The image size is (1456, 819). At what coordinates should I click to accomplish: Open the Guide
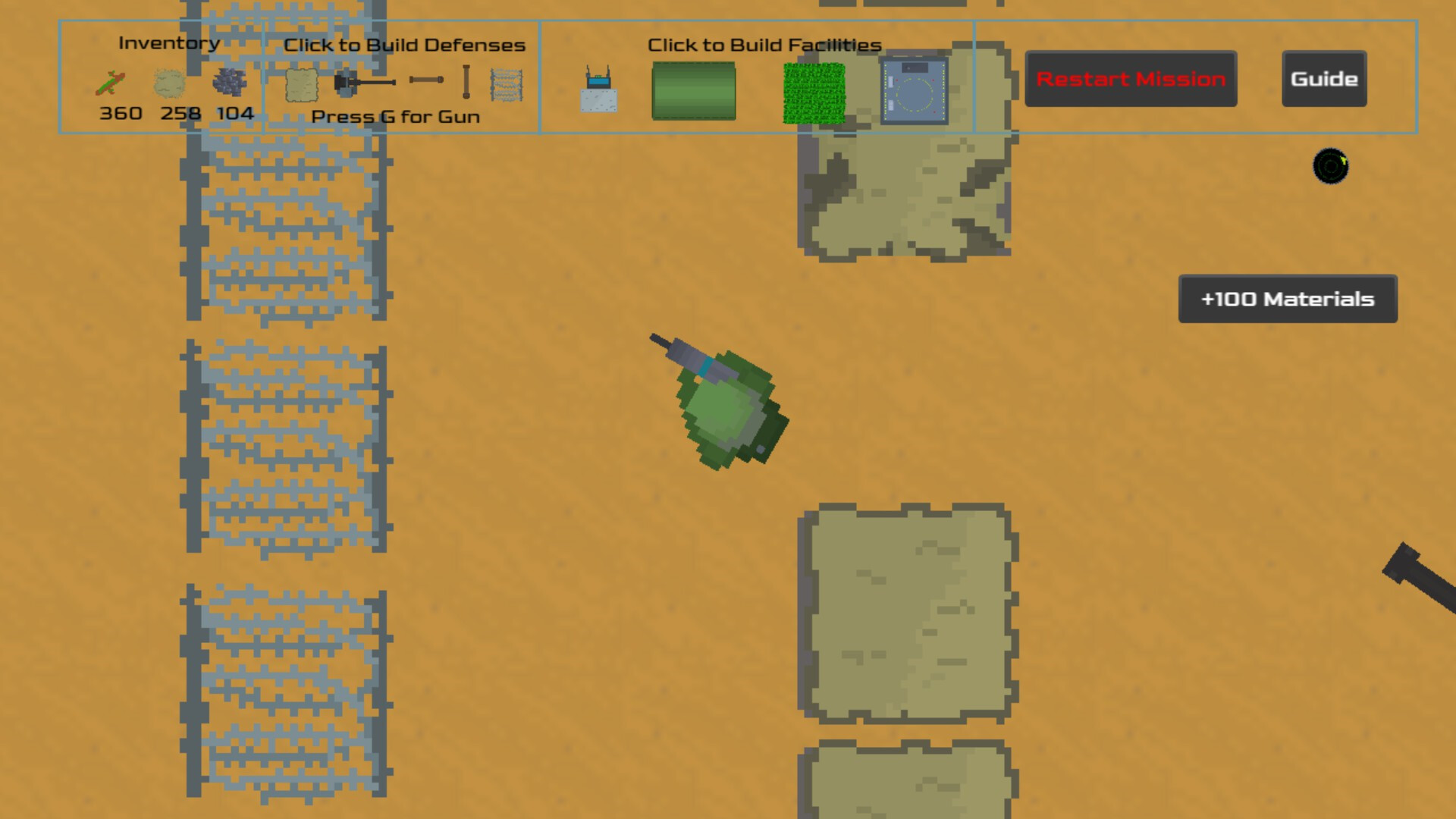point(1323,78)
